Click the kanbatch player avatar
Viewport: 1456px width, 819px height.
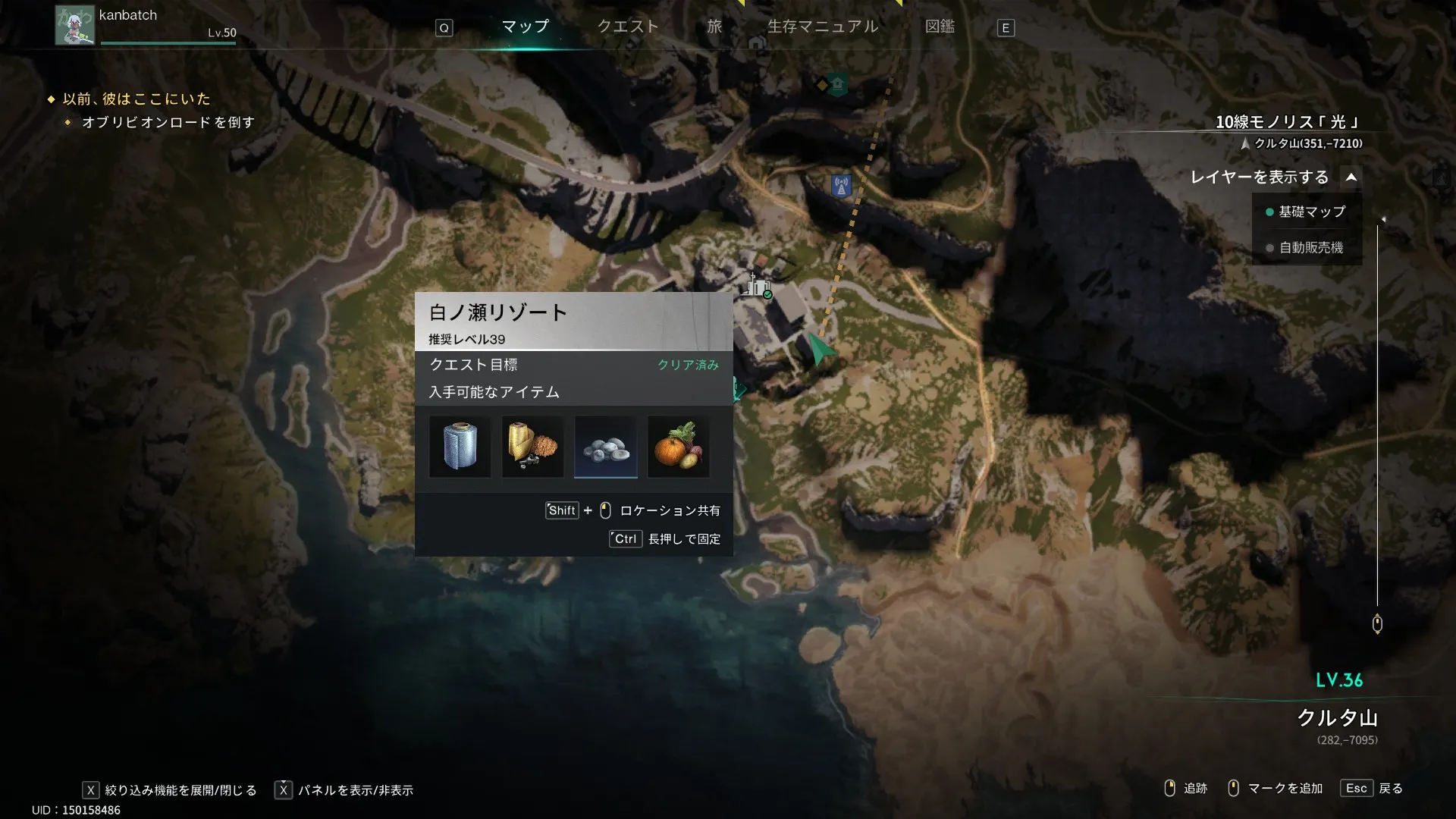(x=74, y=25)
